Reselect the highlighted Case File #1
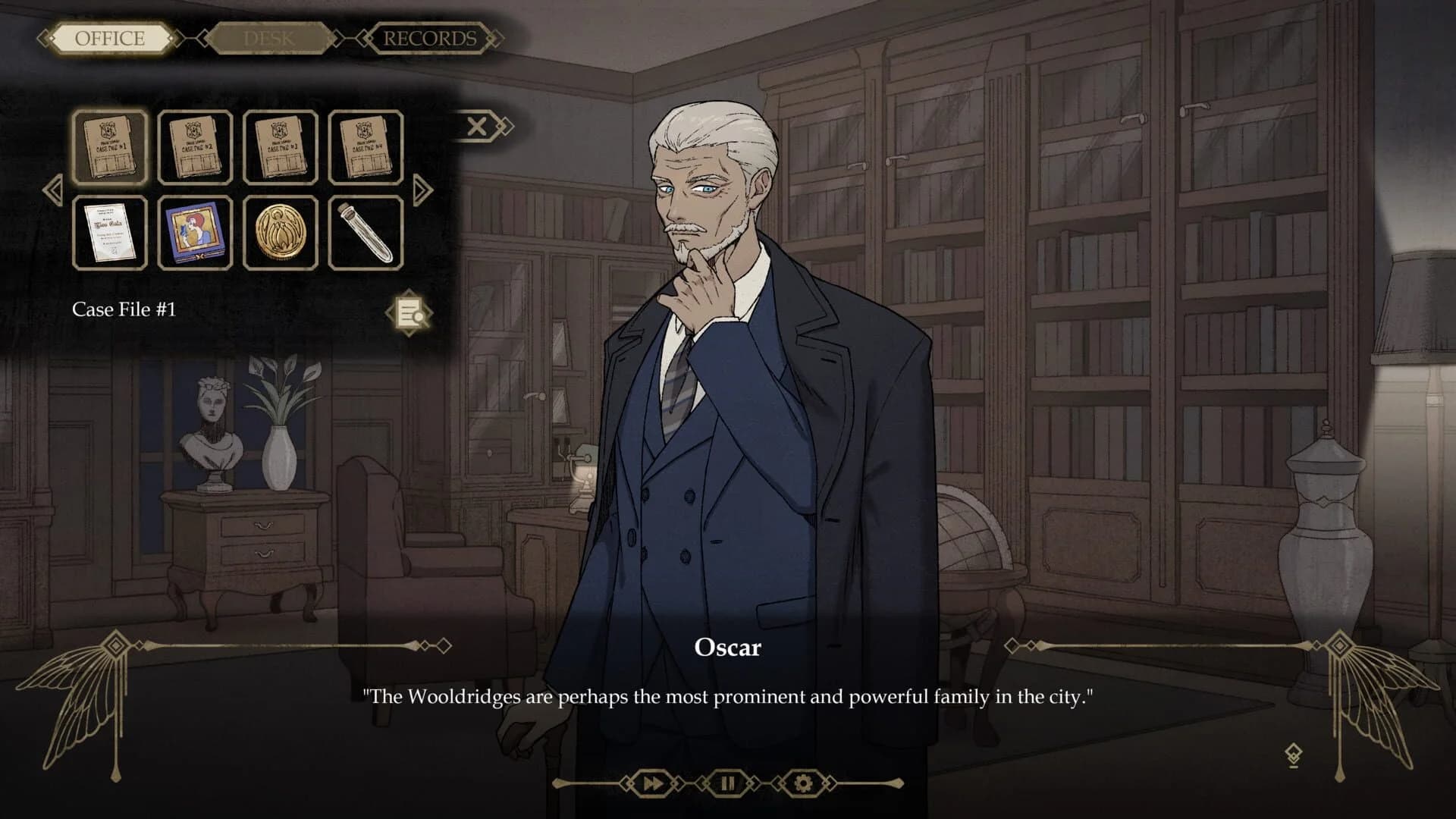This screenshot has height=819, width=1456. coord(109,148)
